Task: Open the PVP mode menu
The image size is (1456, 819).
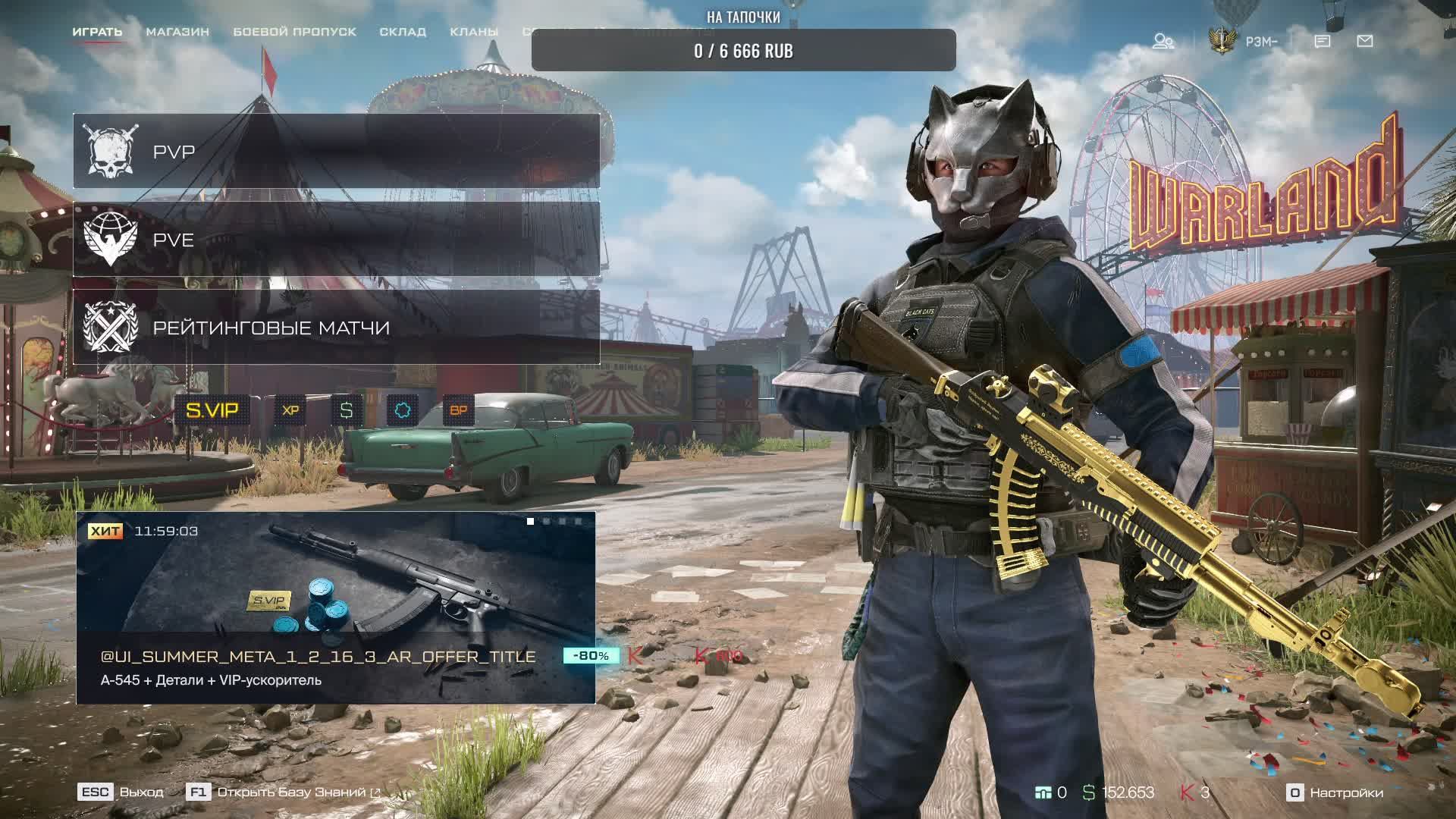Action: [x=336, y=151]
